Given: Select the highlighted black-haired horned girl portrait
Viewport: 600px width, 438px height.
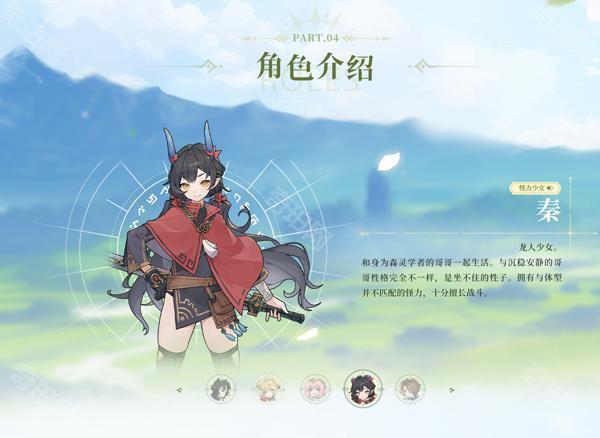Looking at the screenshot, I should [x=361, y=388].
